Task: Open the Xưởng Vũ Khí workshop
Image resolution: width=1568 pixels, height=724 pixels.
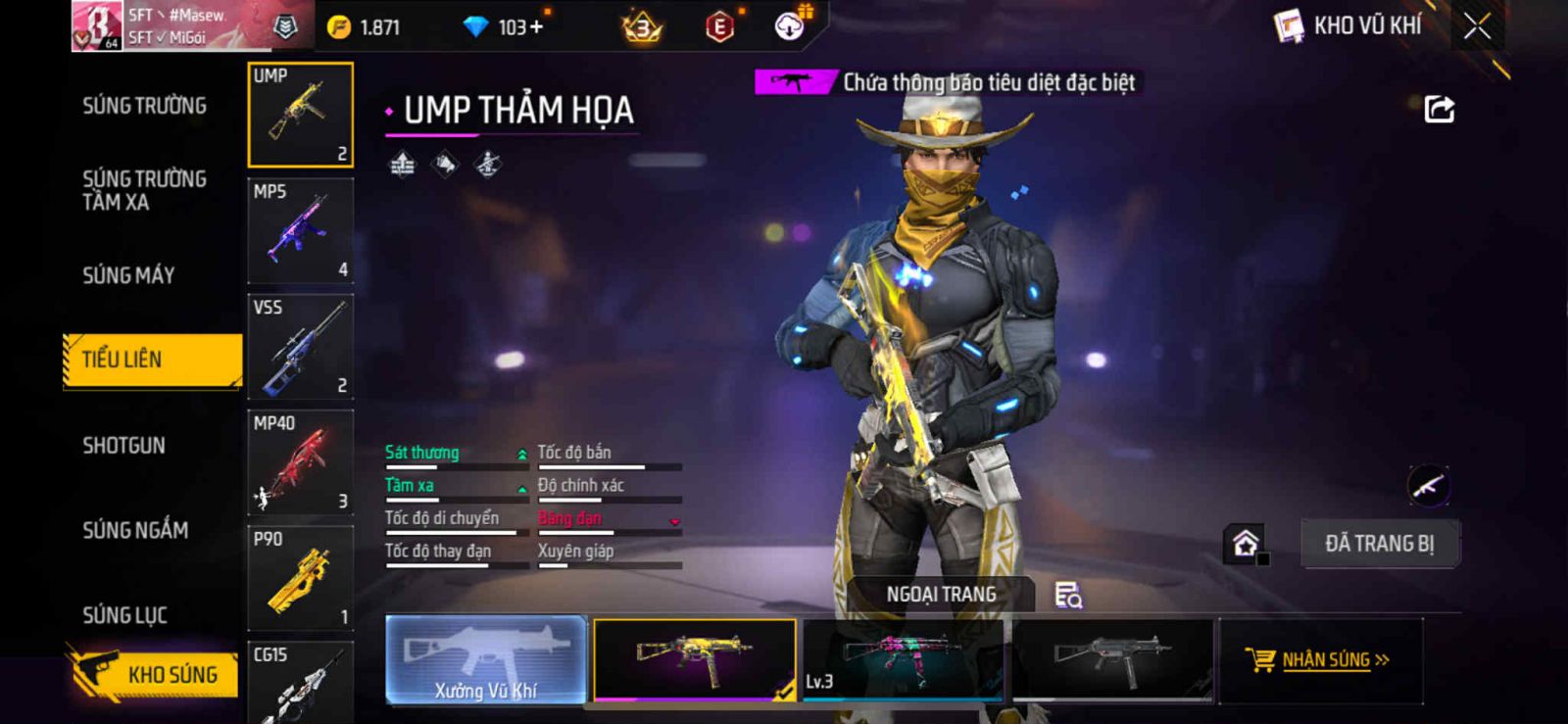Action: (x=486, y=659)
